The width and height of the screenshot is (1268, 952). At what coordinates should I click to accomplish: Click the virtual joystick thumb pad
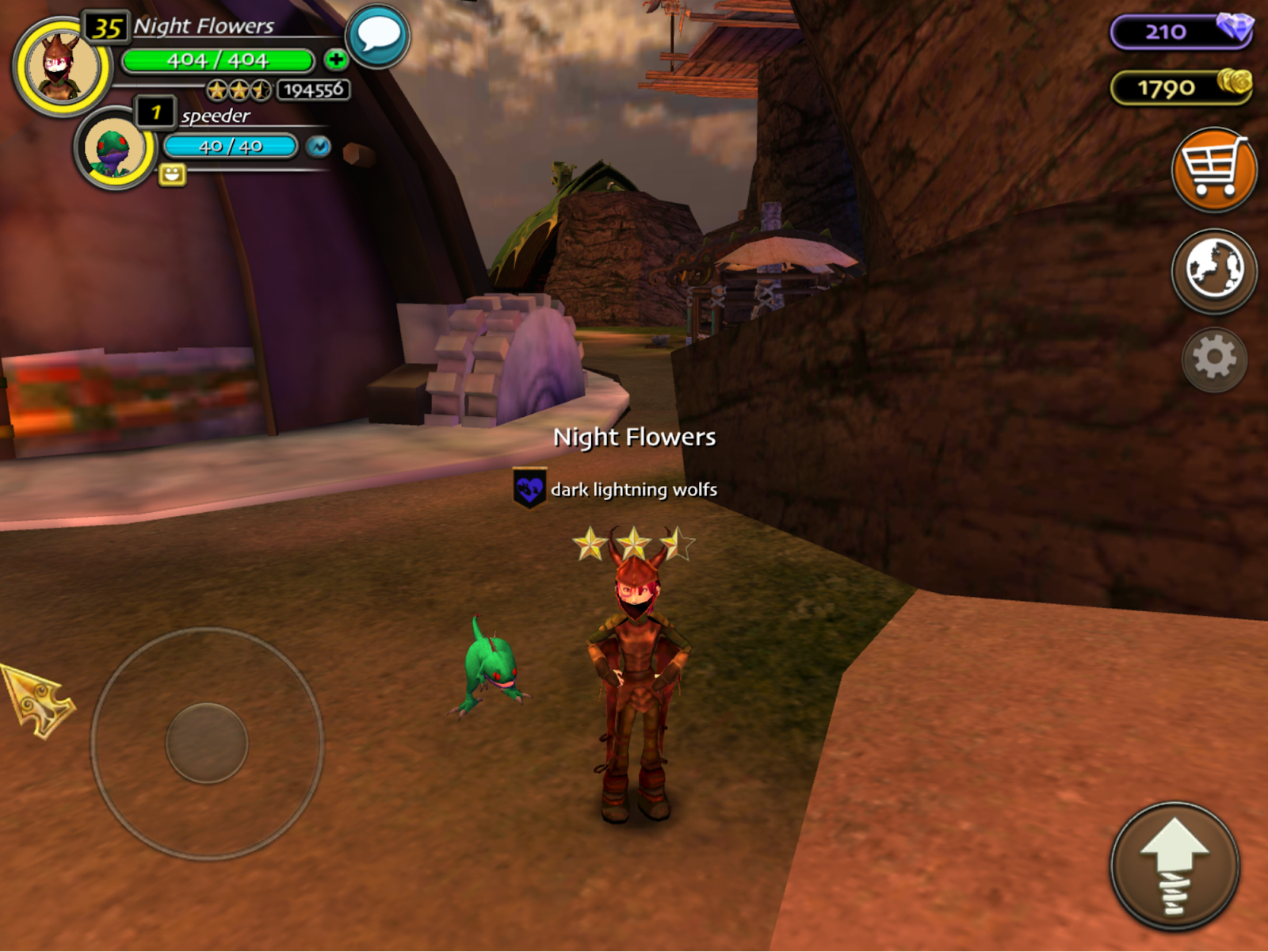pyautogui.click(x=207, y=743)
